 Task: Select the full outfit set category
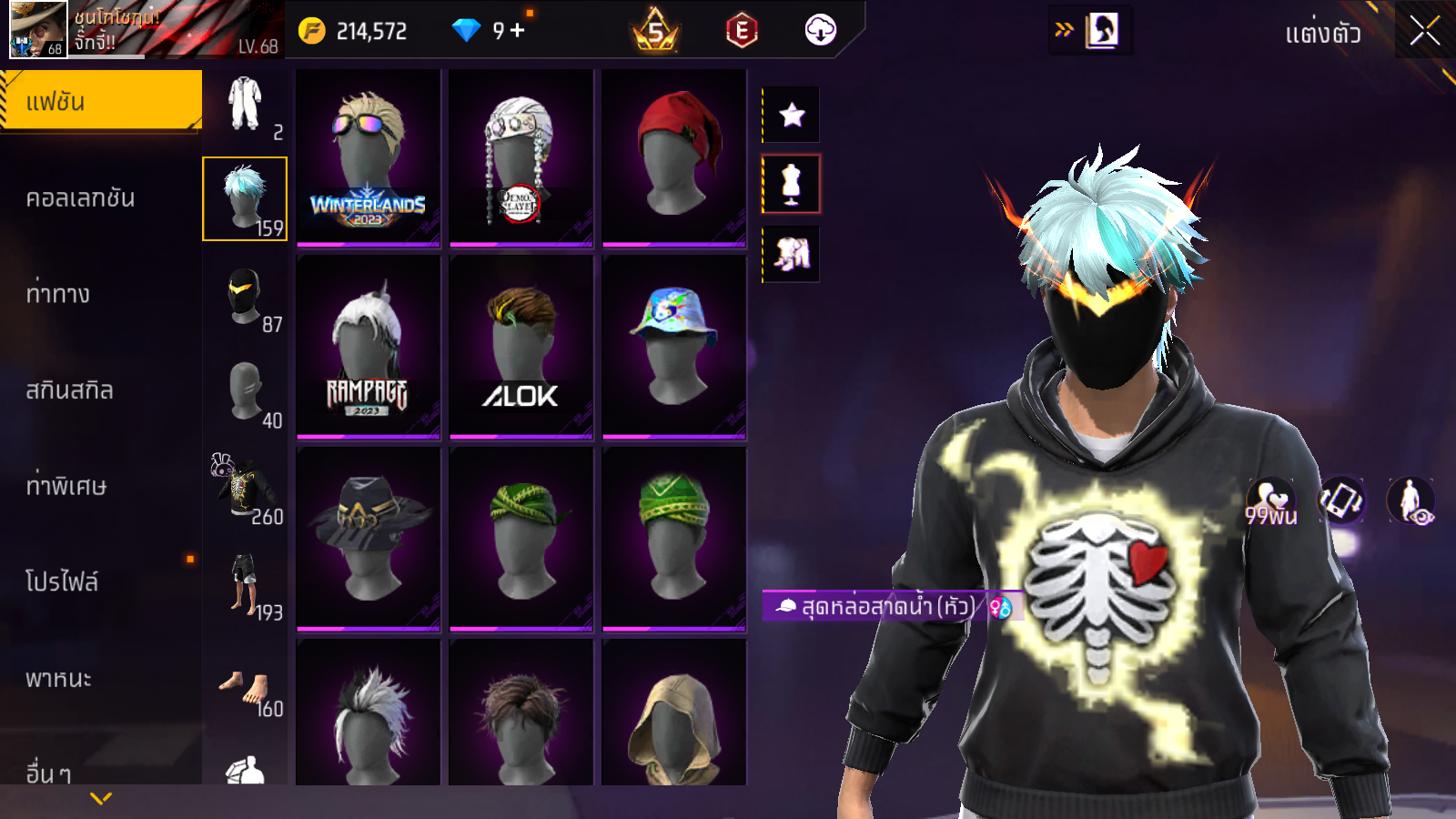(245, 105)
